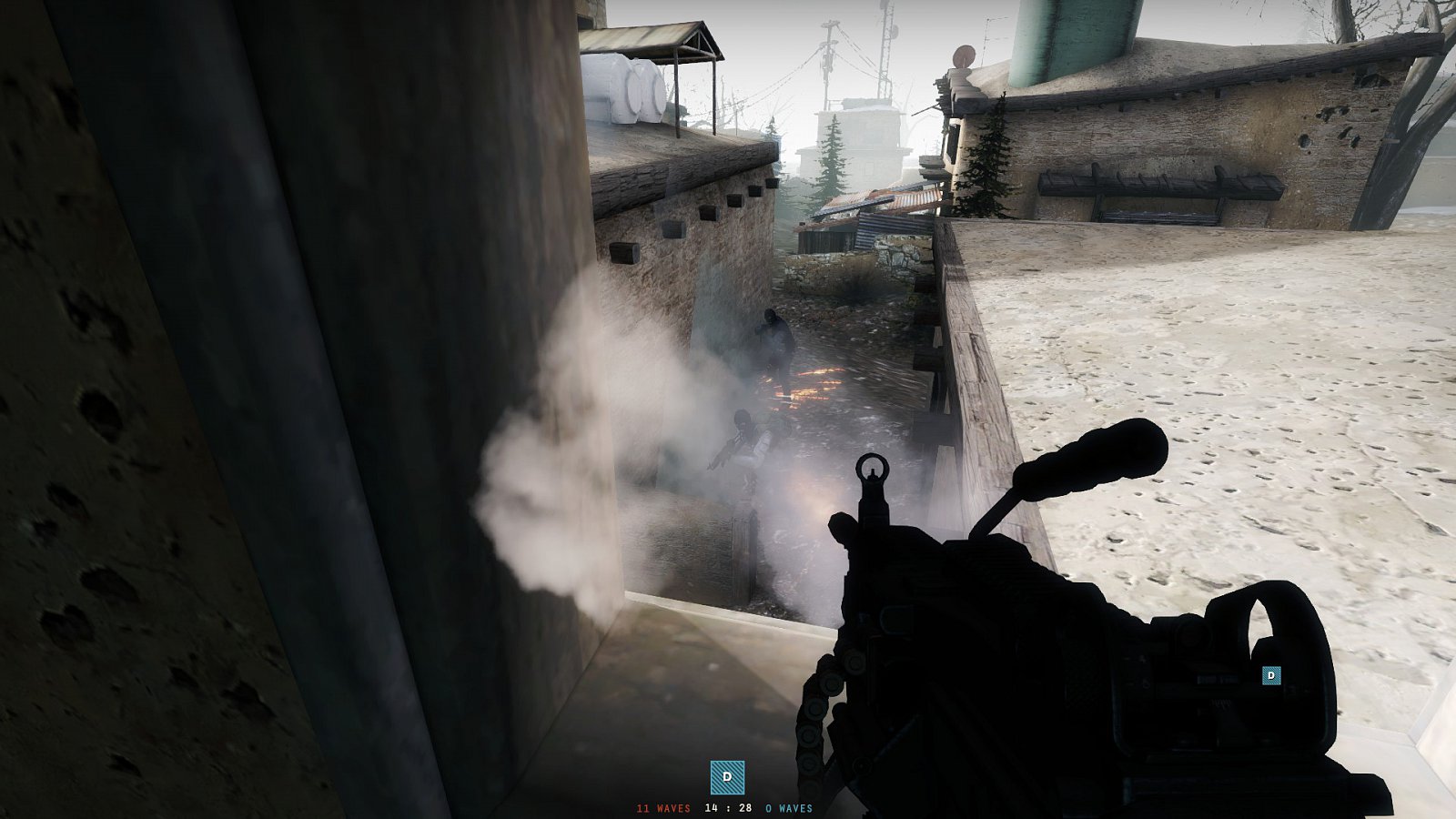Click the small "D" waypoint marker beside the weapon
The height and width of the screenshot is (819, 1456).
(x=1270, y=677)
